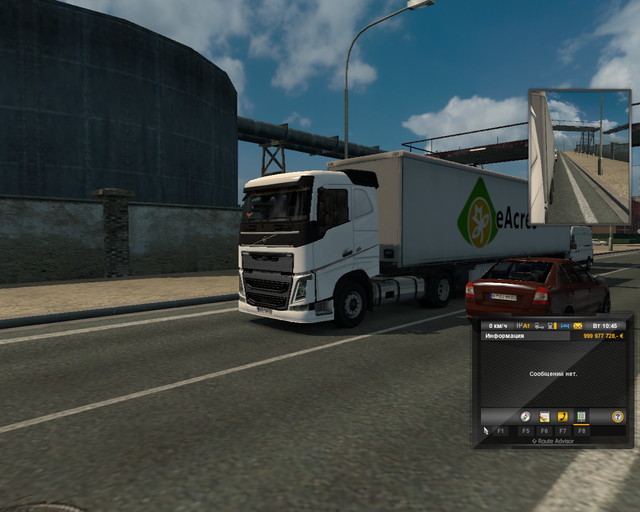Open the yellow phone assistance tab
The width and height of the screenshot is (640, 512).
point(562,416)
